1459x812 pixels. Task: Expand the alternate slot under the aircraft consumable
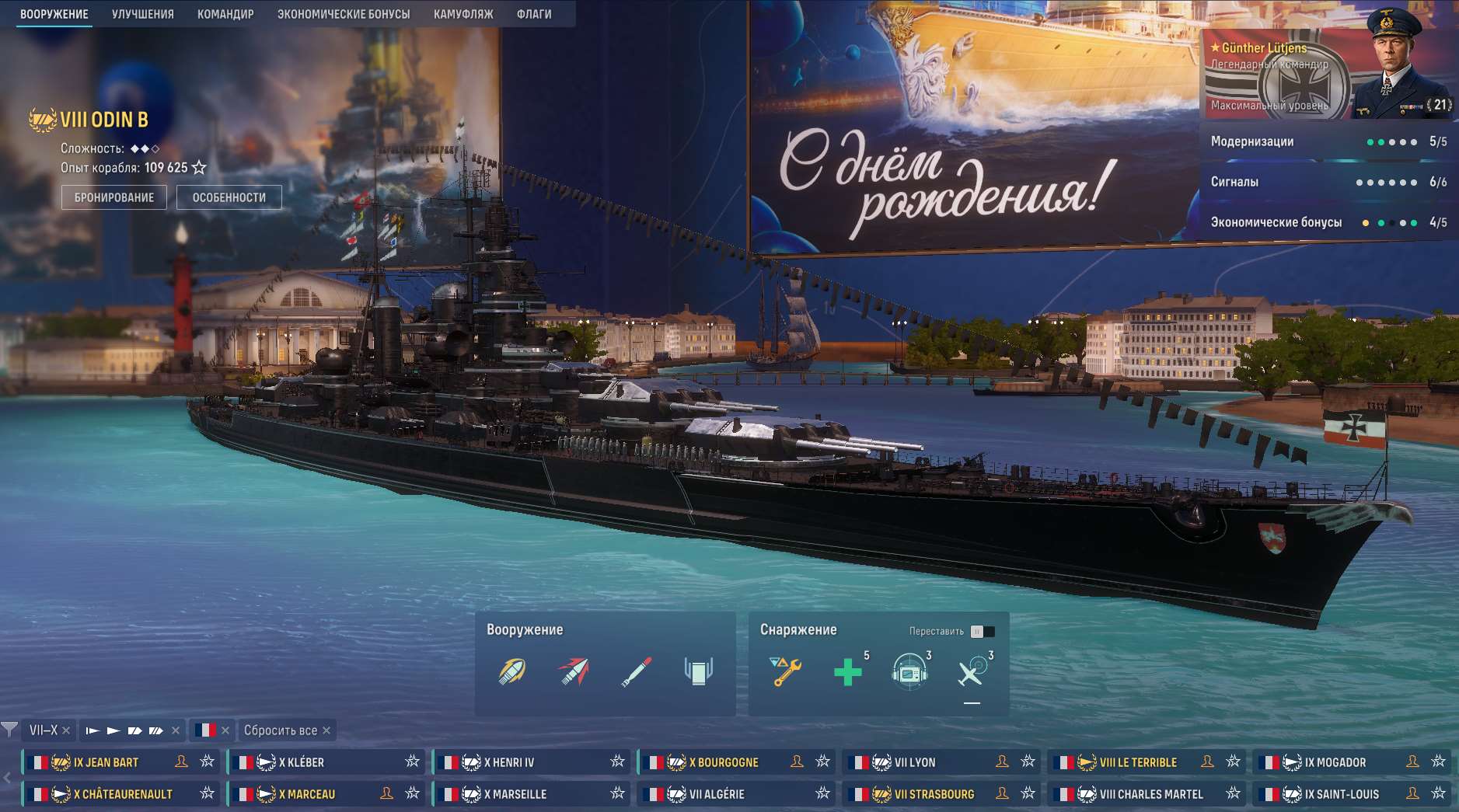click(972, 702)
